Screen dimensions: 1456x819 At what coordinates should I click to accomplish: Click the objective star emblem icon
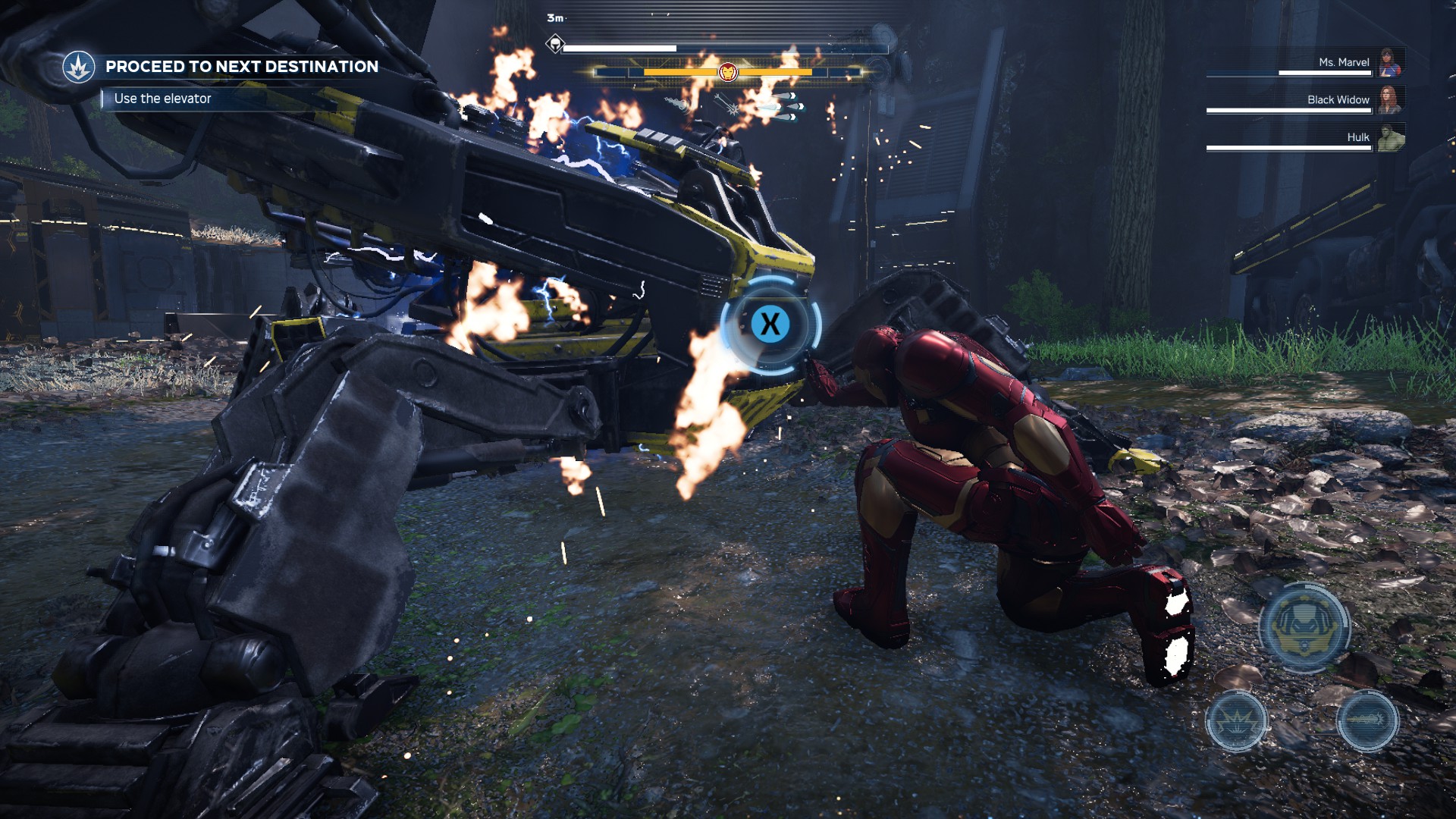click(x=78, y=67)
